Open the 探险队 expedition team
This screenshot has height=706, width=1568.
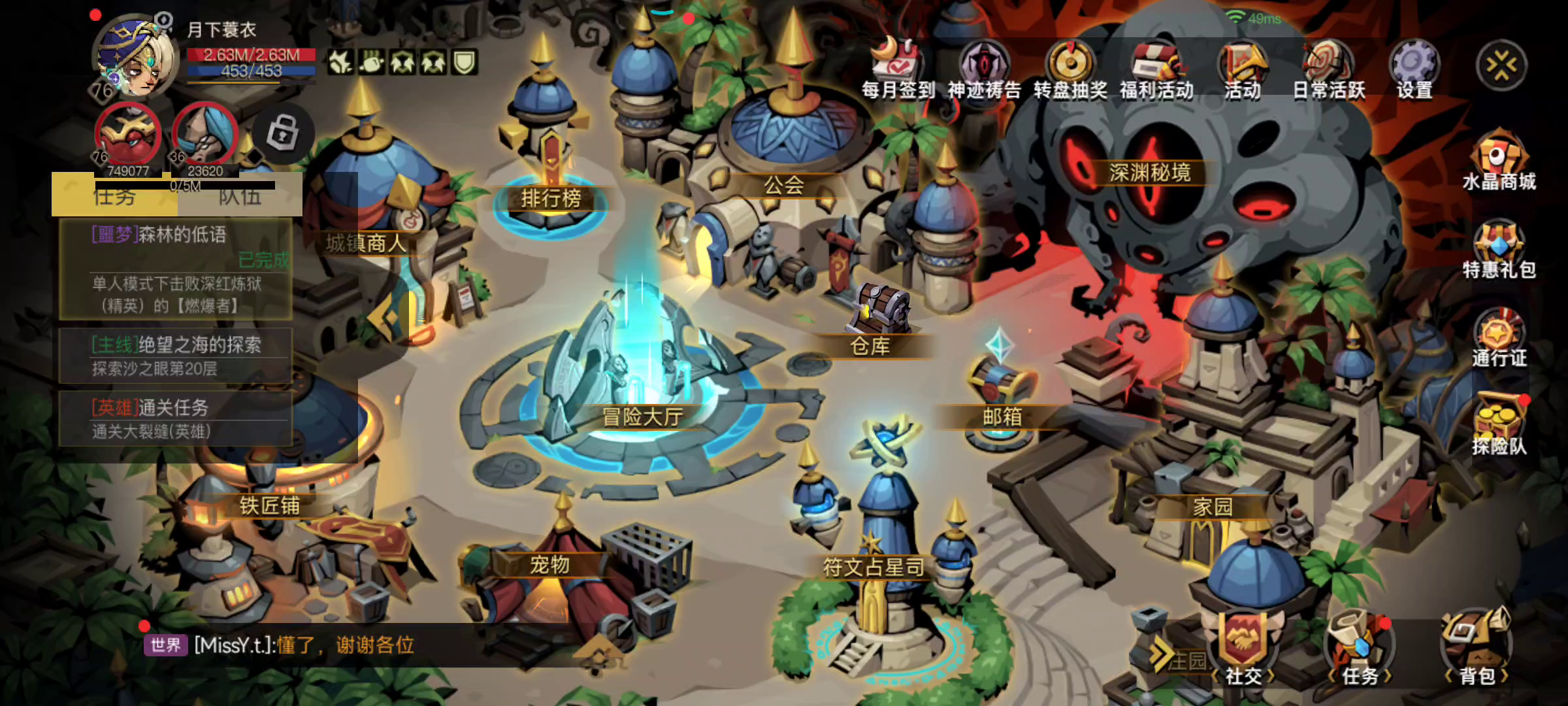1499,425
